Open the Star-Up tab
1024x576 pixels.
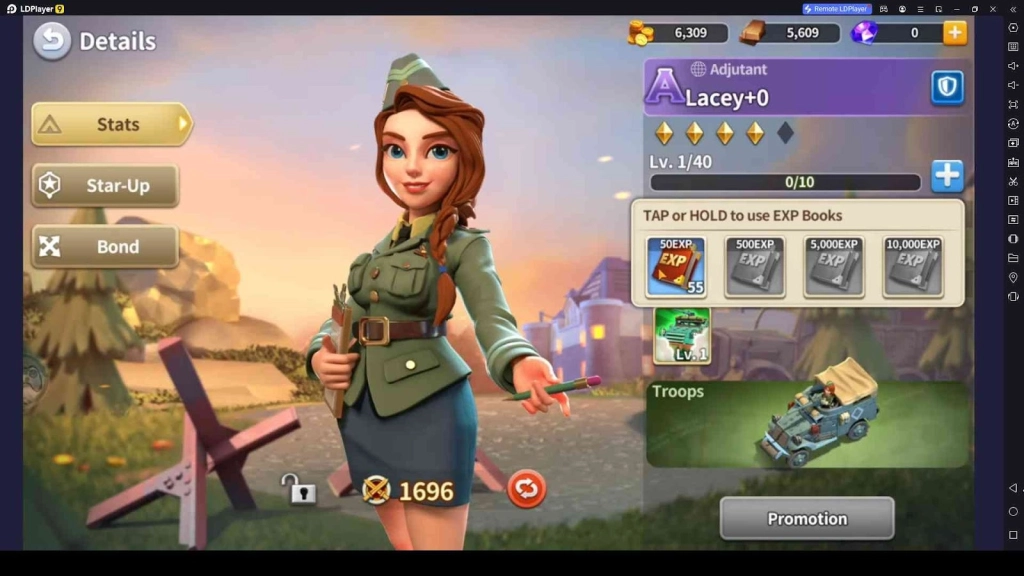tap(105, 186)
